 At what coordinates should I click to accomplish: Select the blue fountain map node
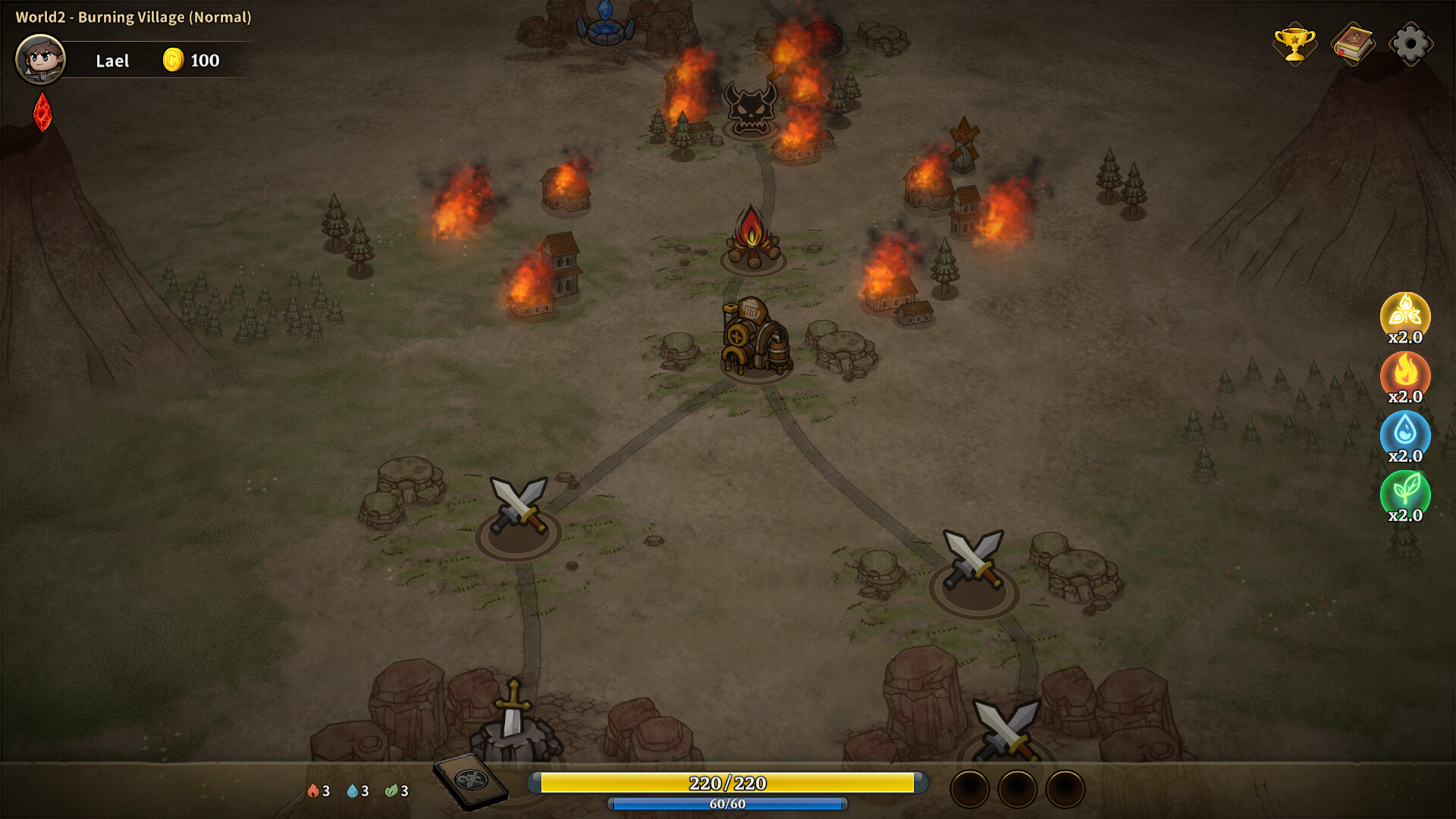coord(605,23)
